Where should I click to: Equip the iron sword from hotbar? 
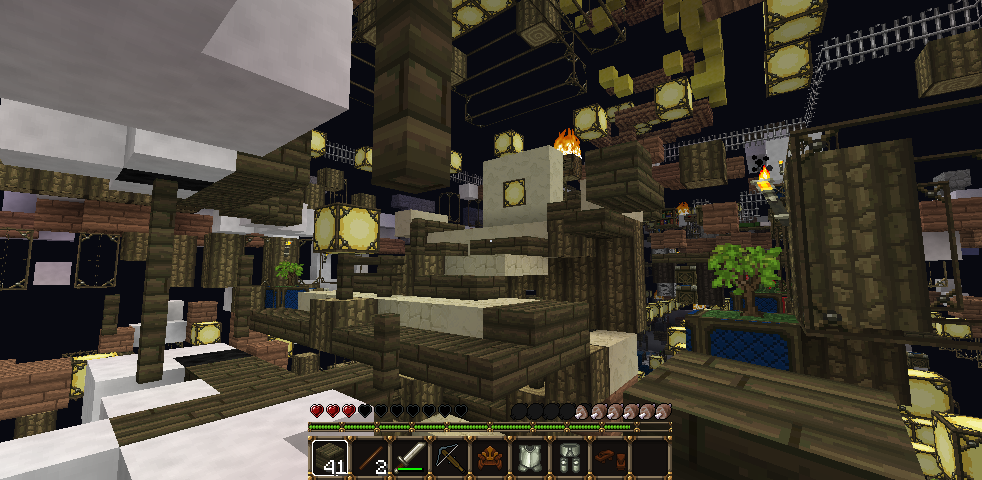pyautogui.click(x=409, y=459)
